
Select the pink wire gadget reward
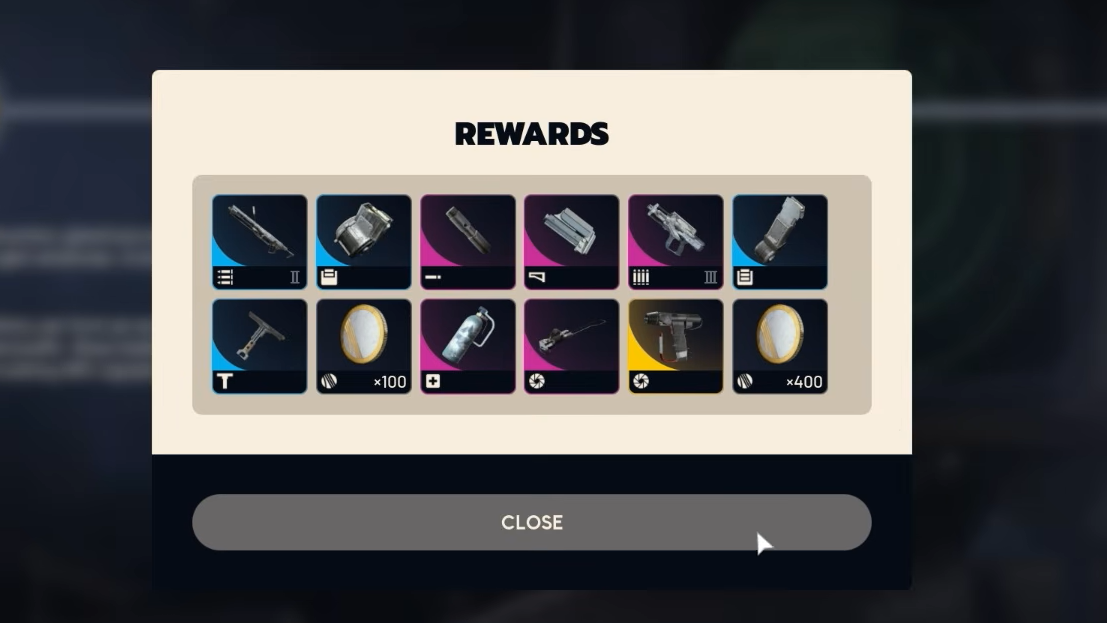(572, 346)
